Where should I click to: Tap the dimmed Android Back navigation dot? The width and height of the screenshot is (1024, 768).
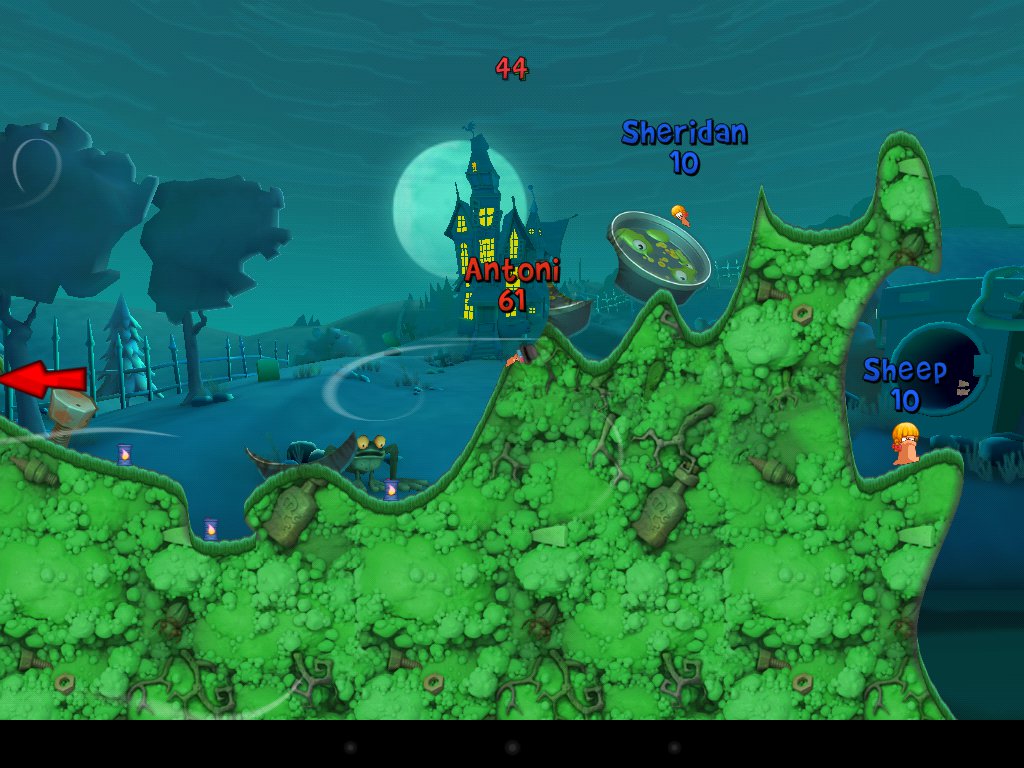[x=349, y=747]
